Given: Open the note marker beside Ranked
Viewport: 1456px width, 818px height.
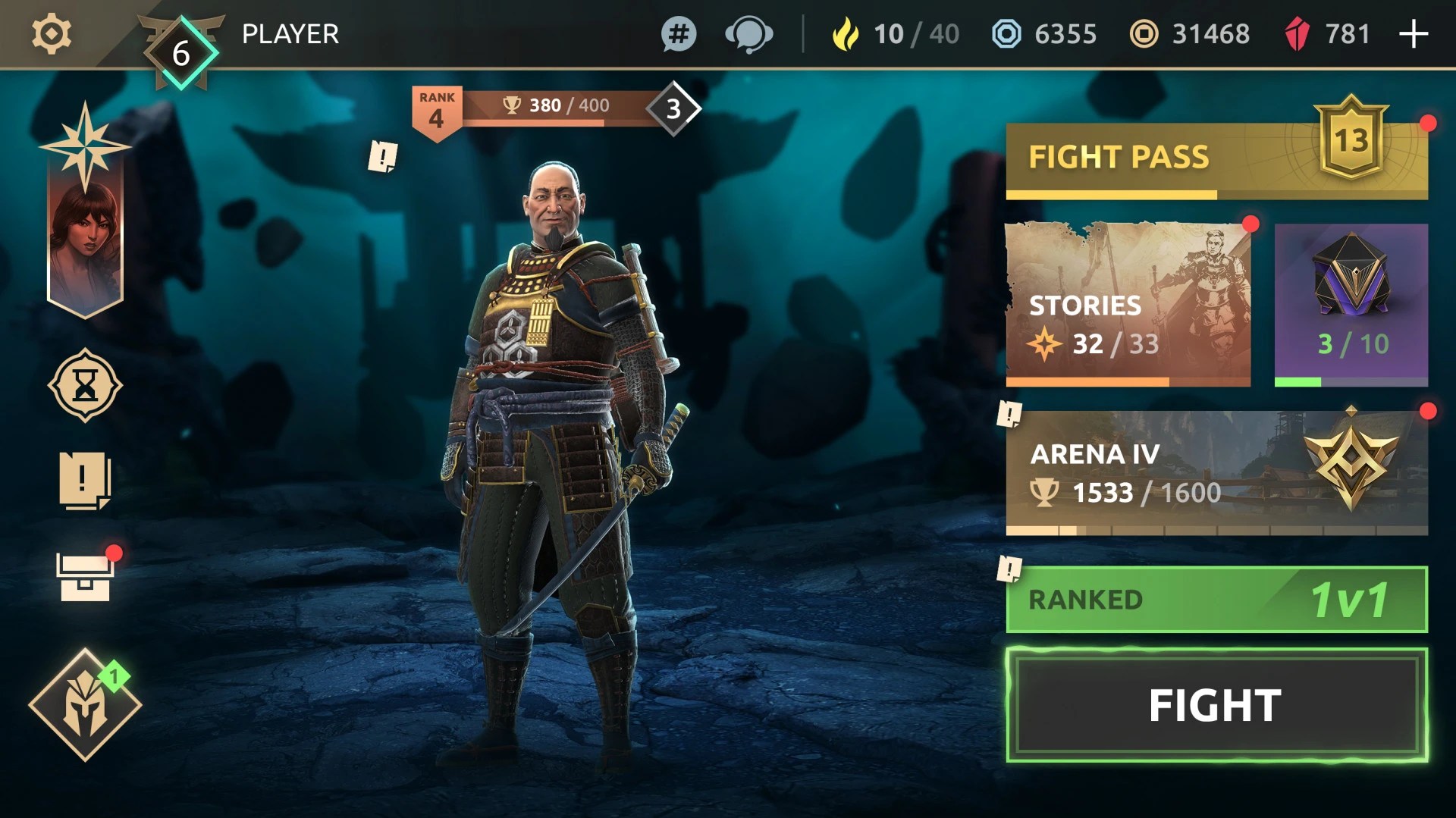Looking at the screenshot, I should click(x=1009, y=568).
